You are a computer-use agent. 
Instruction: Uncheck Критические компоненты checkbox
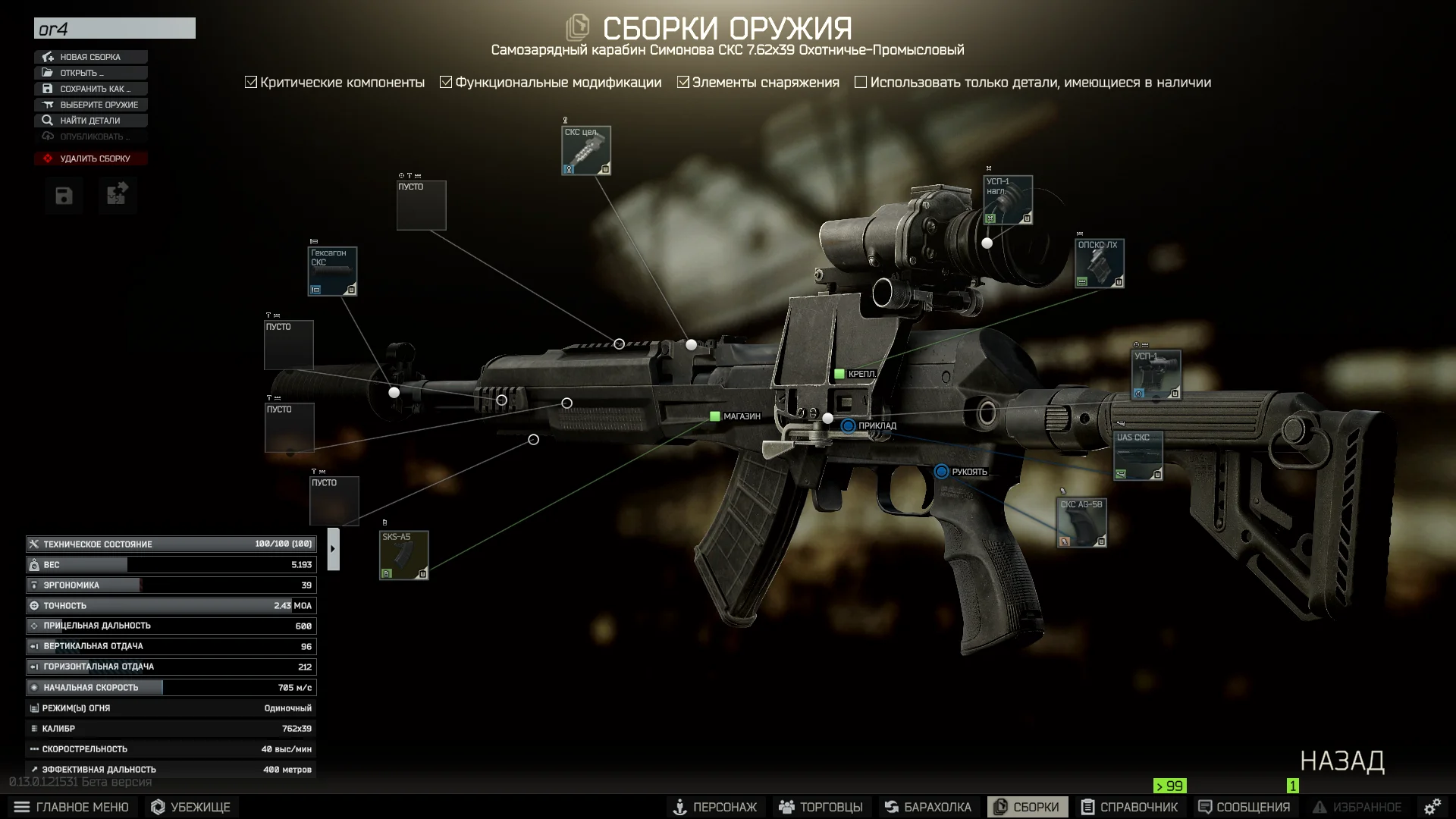tap(250, 81)
